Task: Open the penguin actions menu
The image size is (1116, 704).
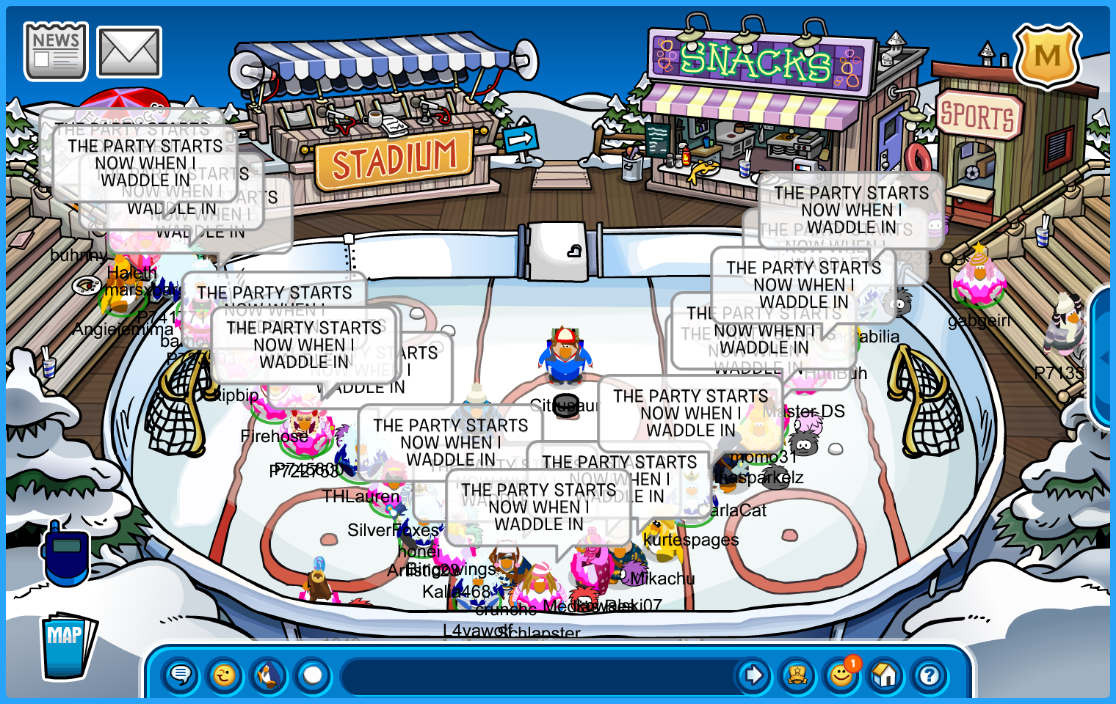Action: 268,676
